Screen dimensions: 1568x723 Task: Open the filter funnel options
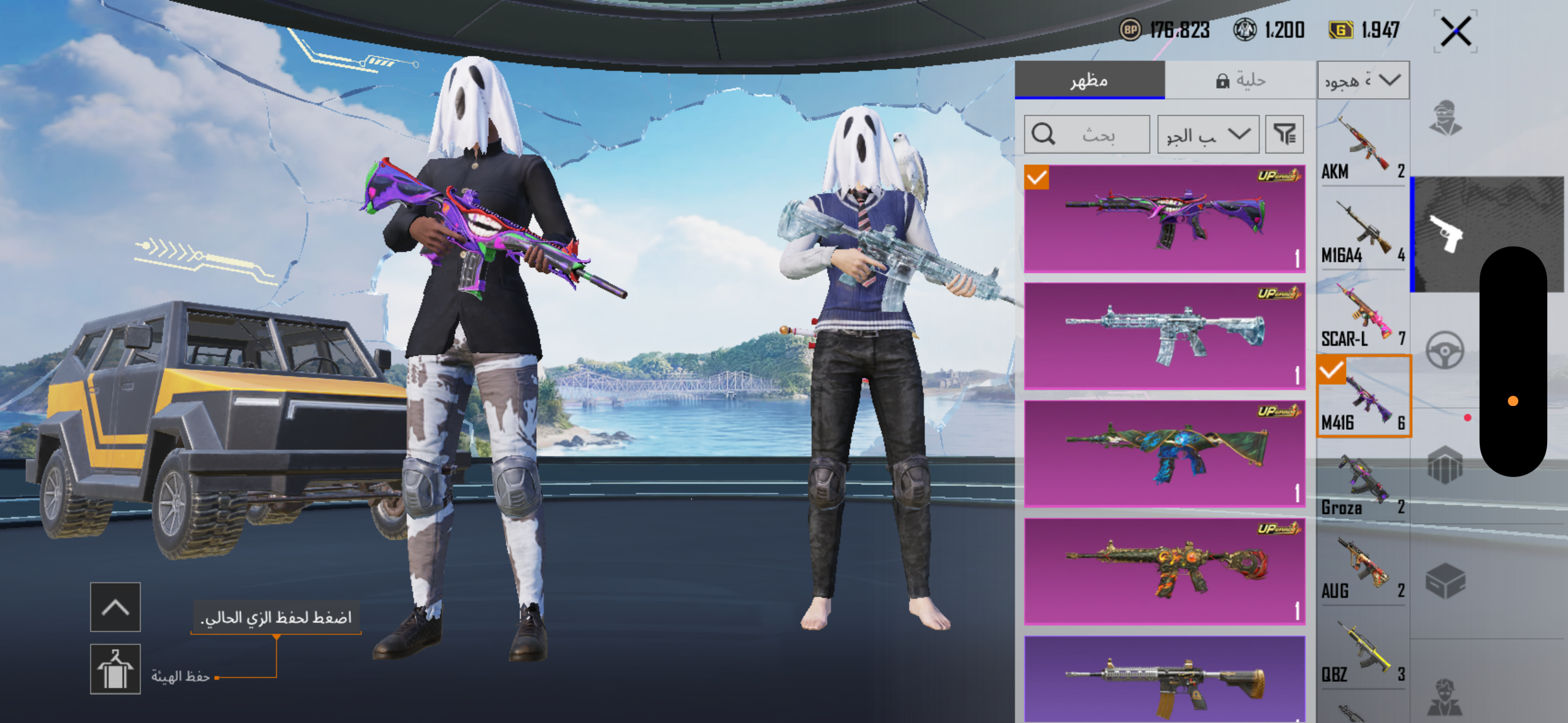click(x=1285, y=134)
